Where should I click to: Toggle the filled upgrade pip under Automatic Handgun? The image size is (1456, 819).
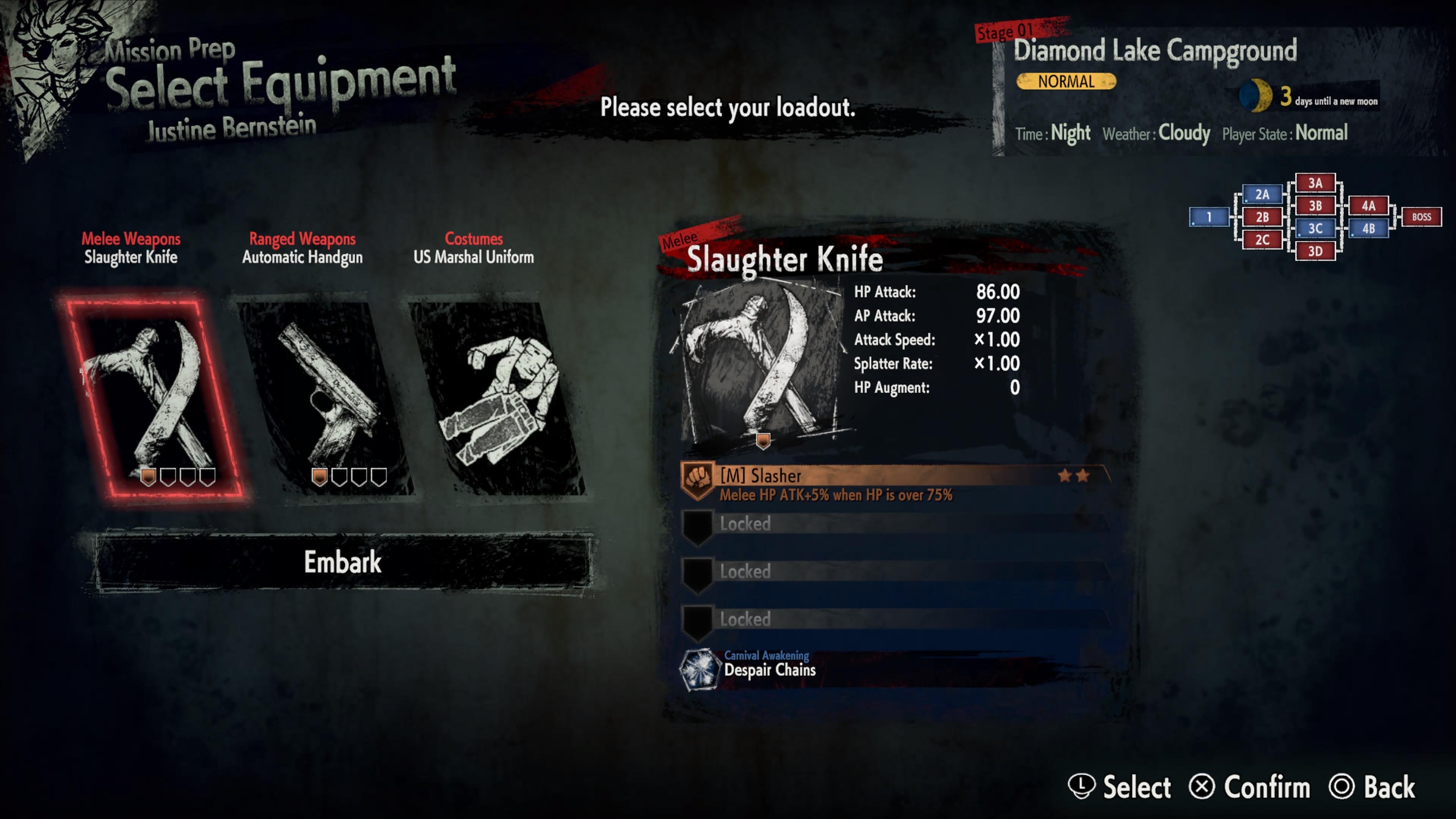(319, 477)
